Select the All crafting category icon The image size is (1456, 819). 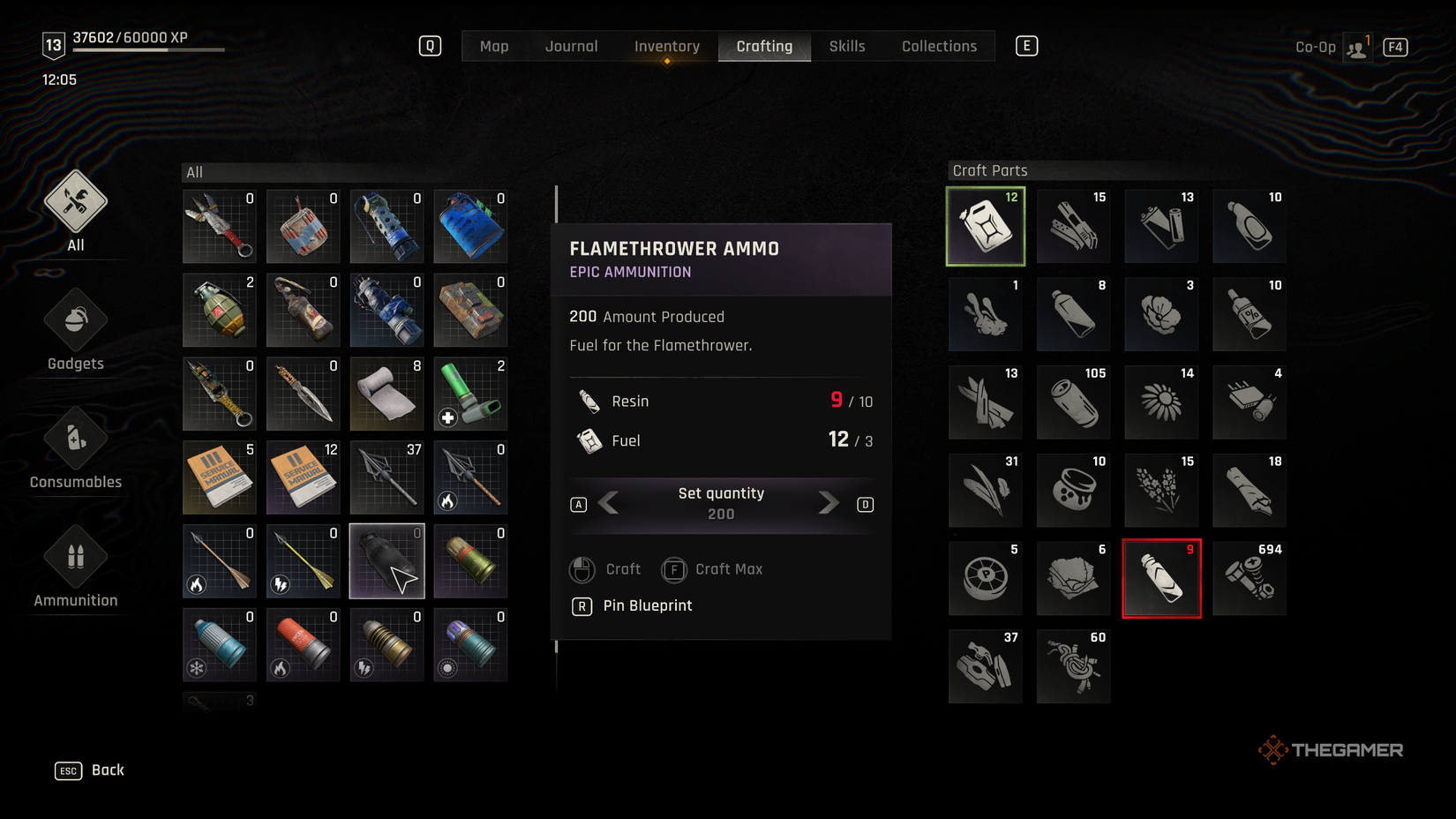point(75,210)
